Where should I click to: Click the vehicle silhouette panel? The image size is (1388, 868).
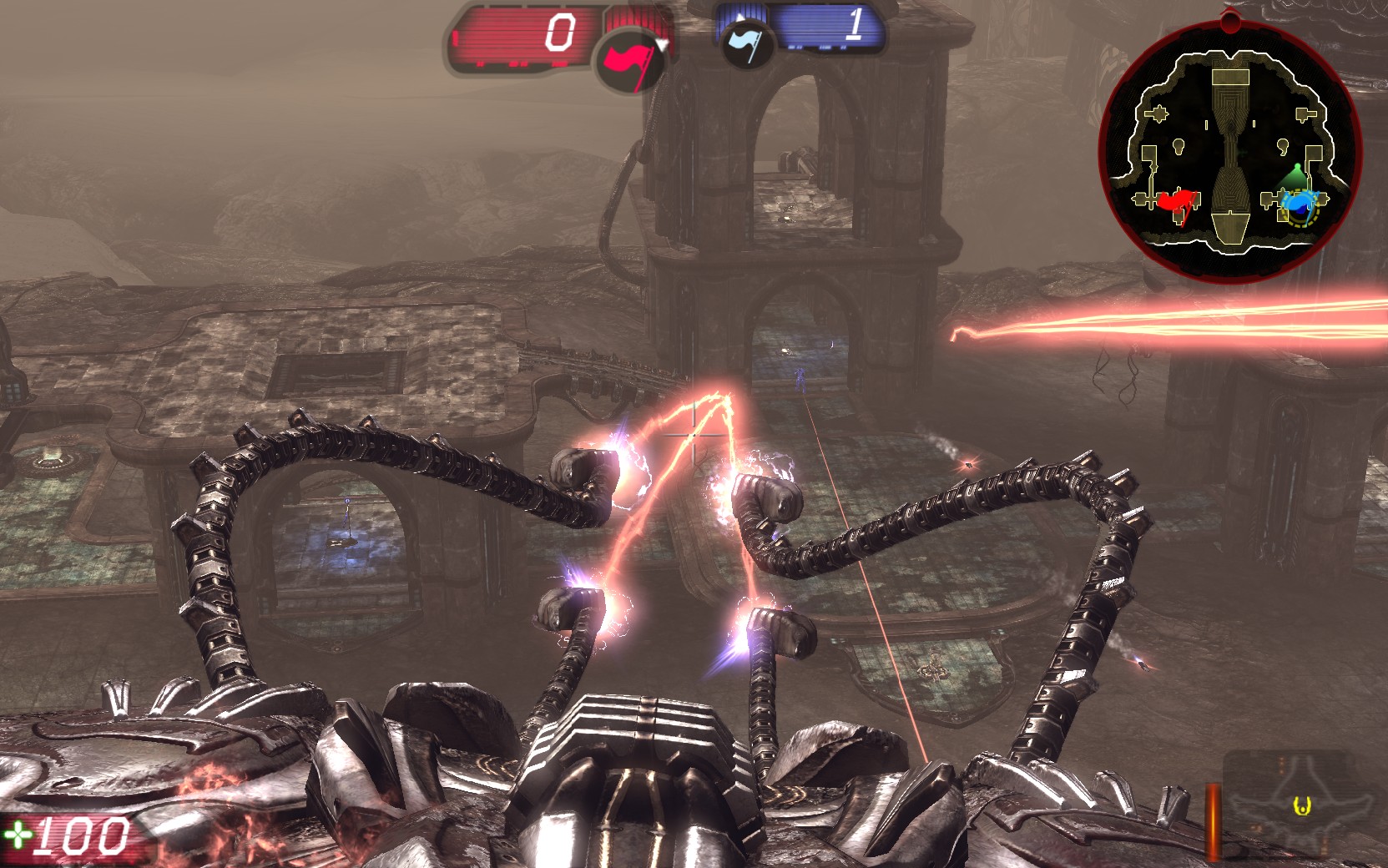coord(1301,805)
